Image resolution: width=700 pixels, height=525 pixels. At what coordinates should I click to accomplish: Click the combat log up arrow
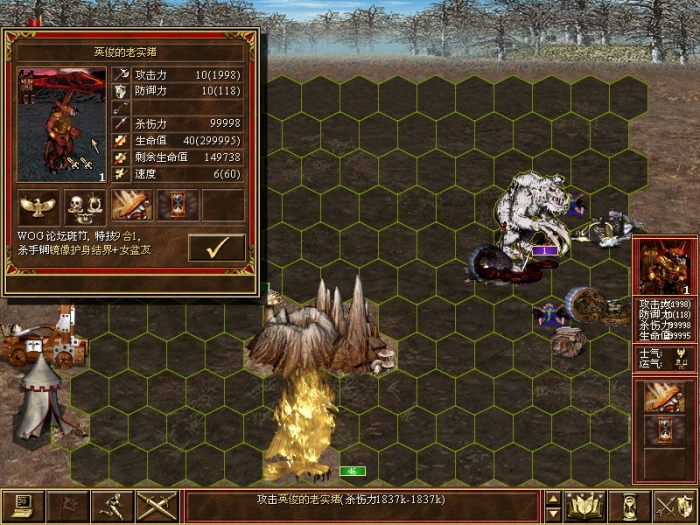click(x=554, y=498)
